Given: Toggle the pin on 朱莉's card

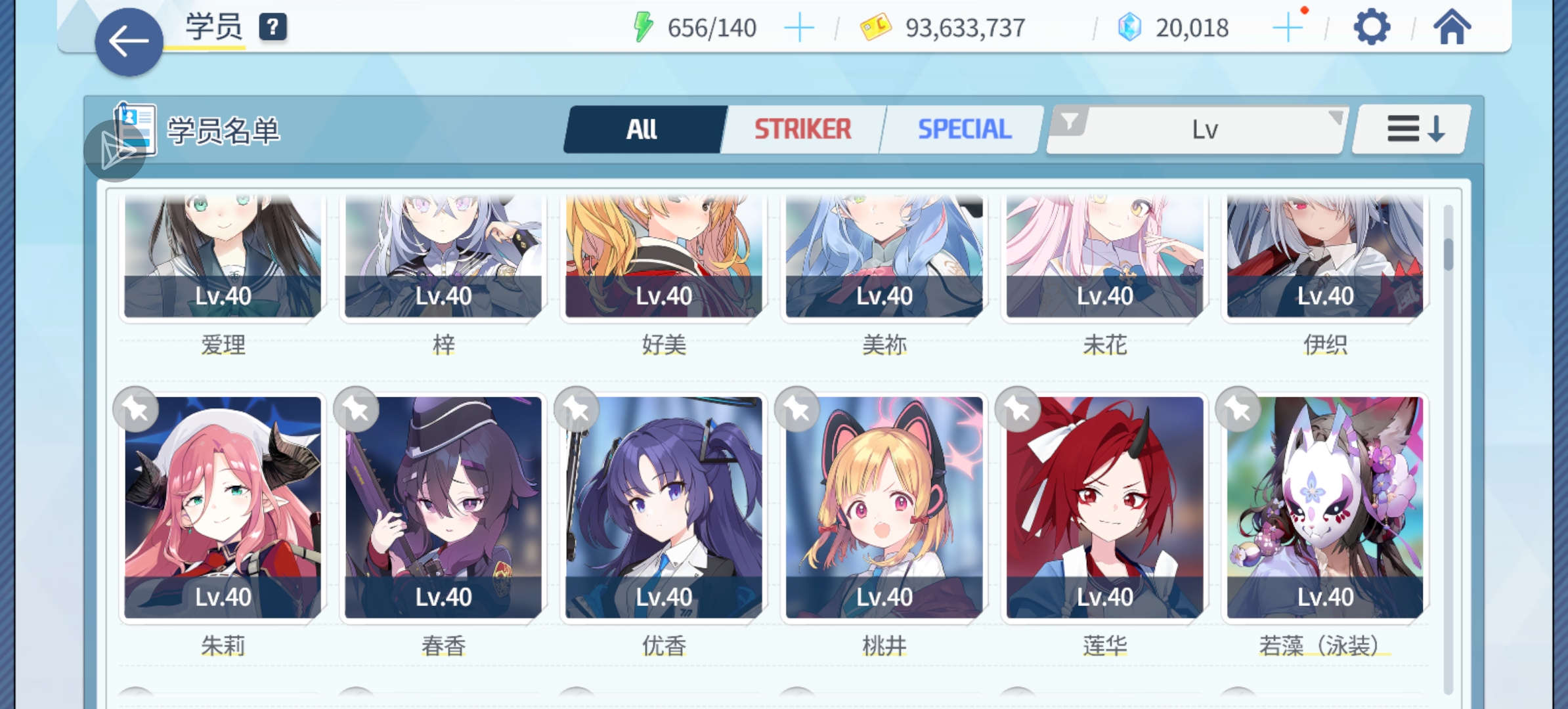Looking at the screenshot, I should (x=135, y=408).
